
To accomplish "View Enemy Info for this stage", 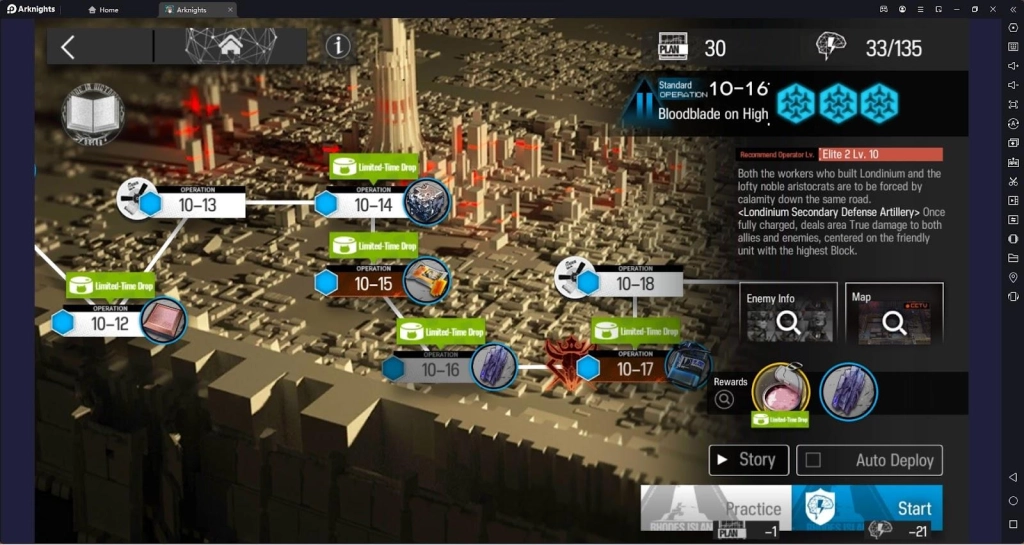I will 789,314.
